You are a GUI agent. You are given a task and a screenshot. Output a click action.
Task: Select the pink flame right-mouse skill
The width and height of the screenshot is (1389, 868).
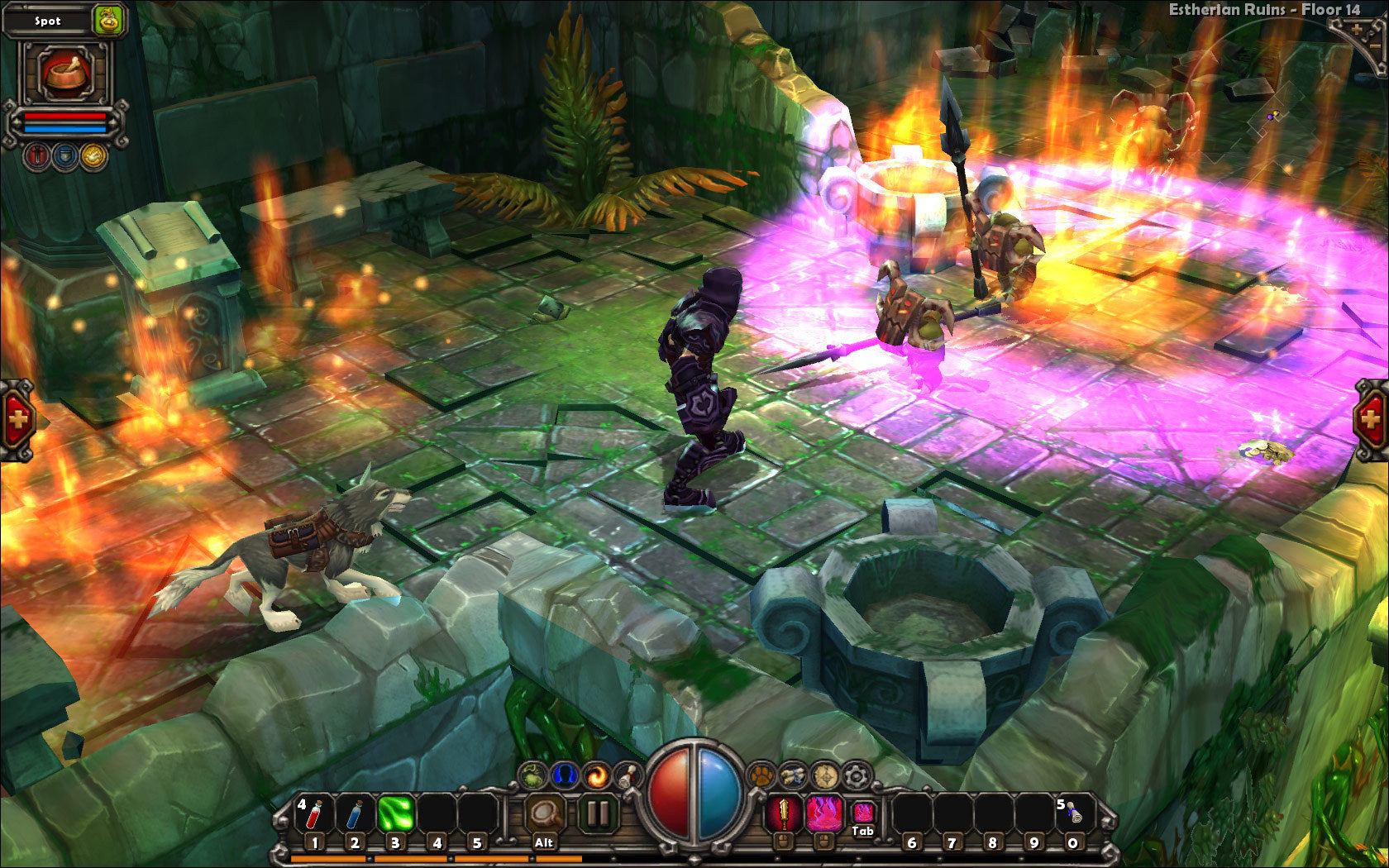pyautogui.click(x=823, y=814)
